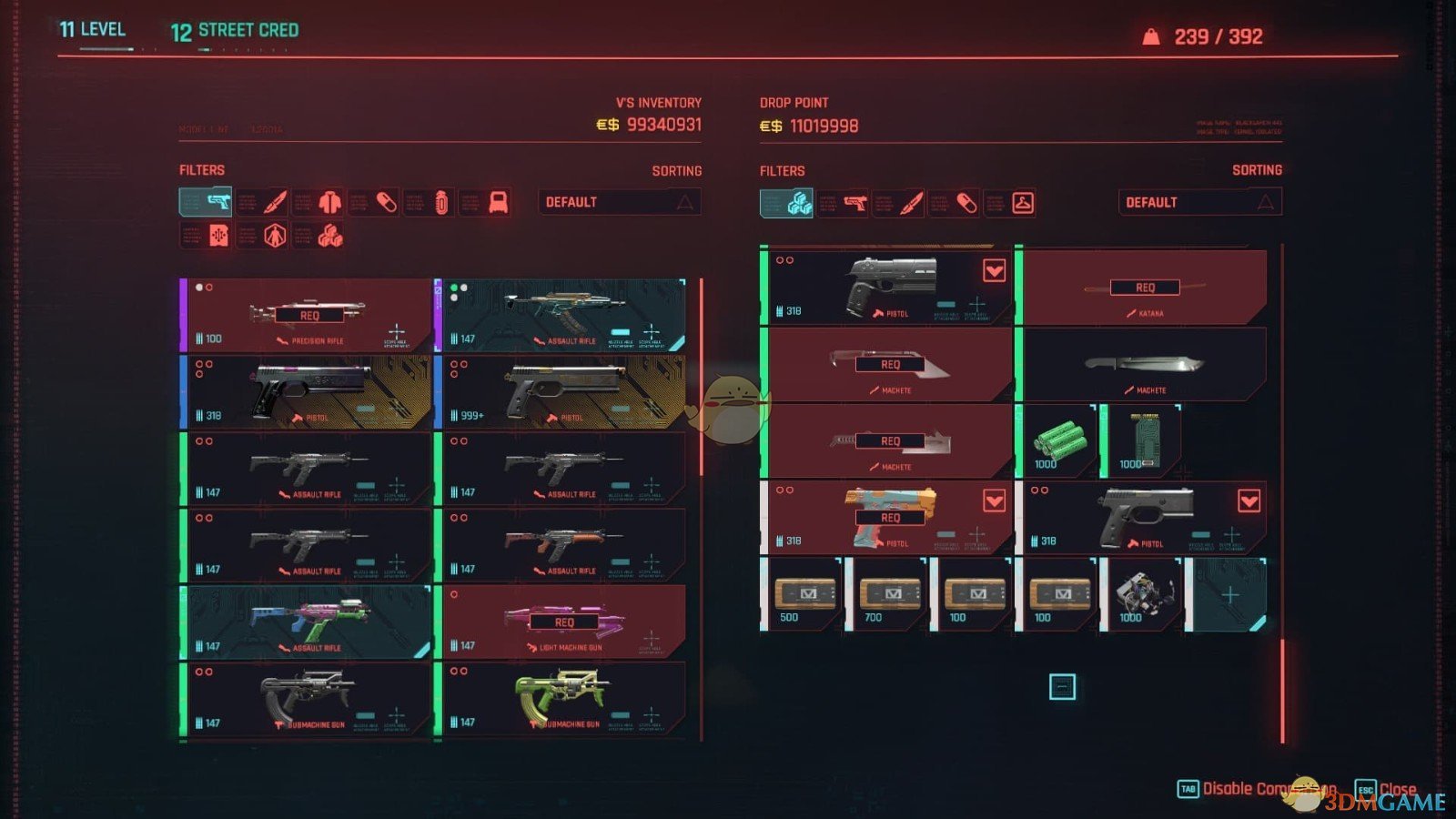
Task: Open the Default sorting dropdown in V's inventory
Action: pyautogui.click(x=620, y=202)
